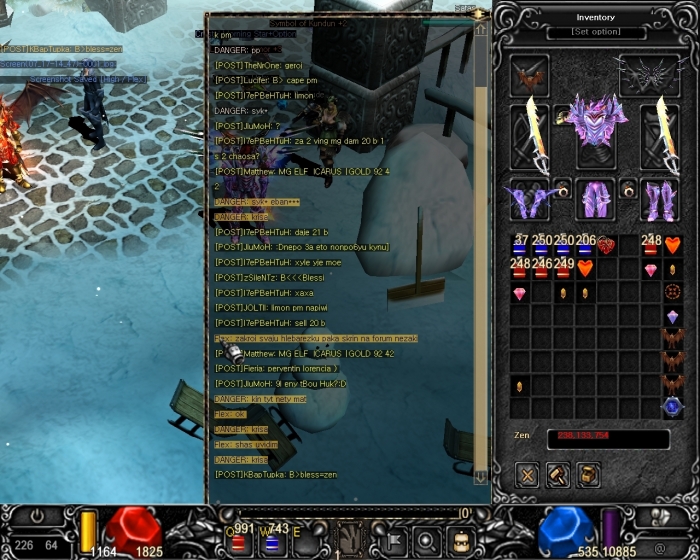Select the equipped right-hand sword
The image size is (700, 560).
[662, 133]
